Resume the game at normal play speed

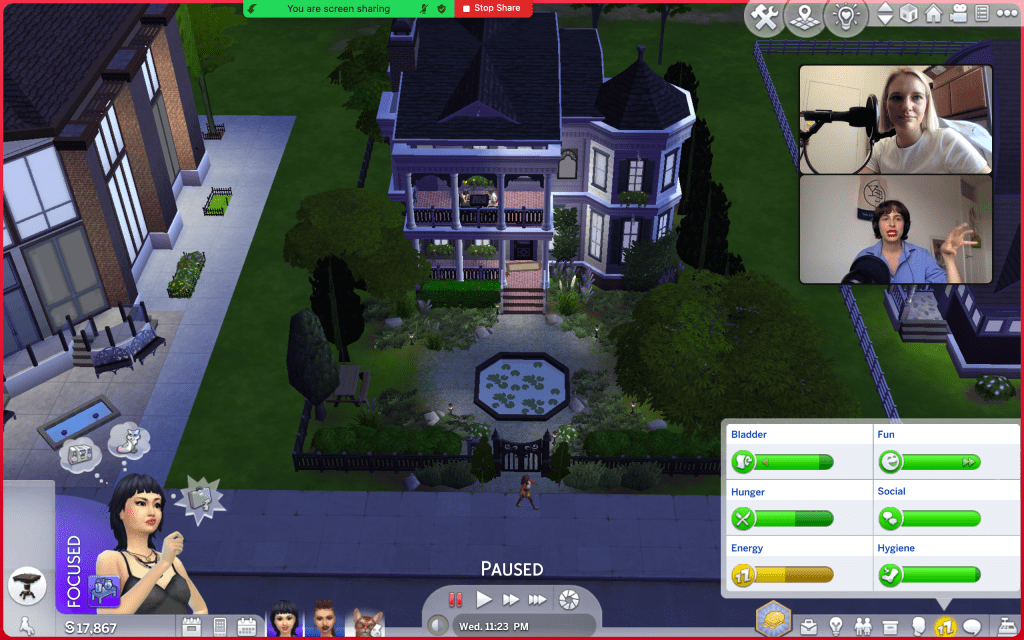pyautogui.click(x=484, y=599)
